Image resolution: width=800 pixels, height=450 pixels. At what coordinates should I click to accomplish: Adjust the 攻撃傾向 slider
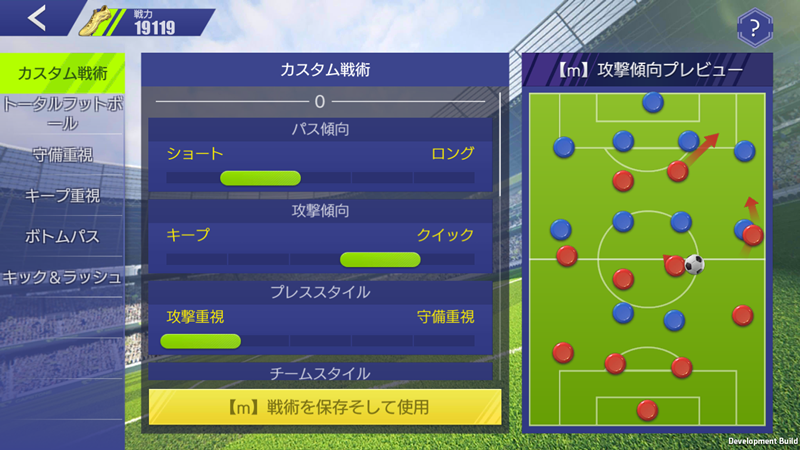coord(380,259)
